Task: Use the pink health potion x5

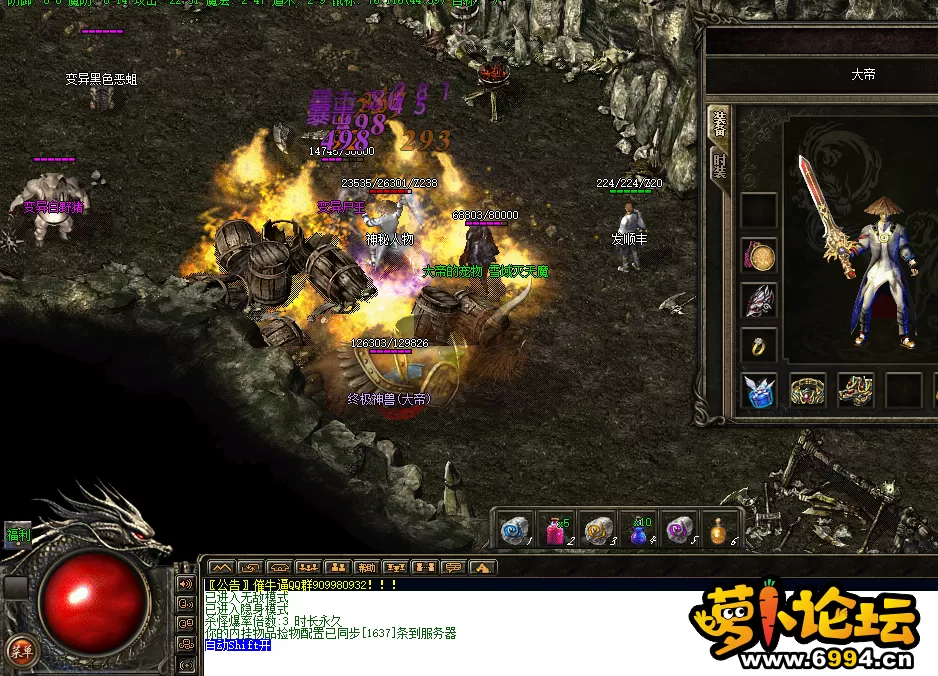Action: [x=556, y=530]
